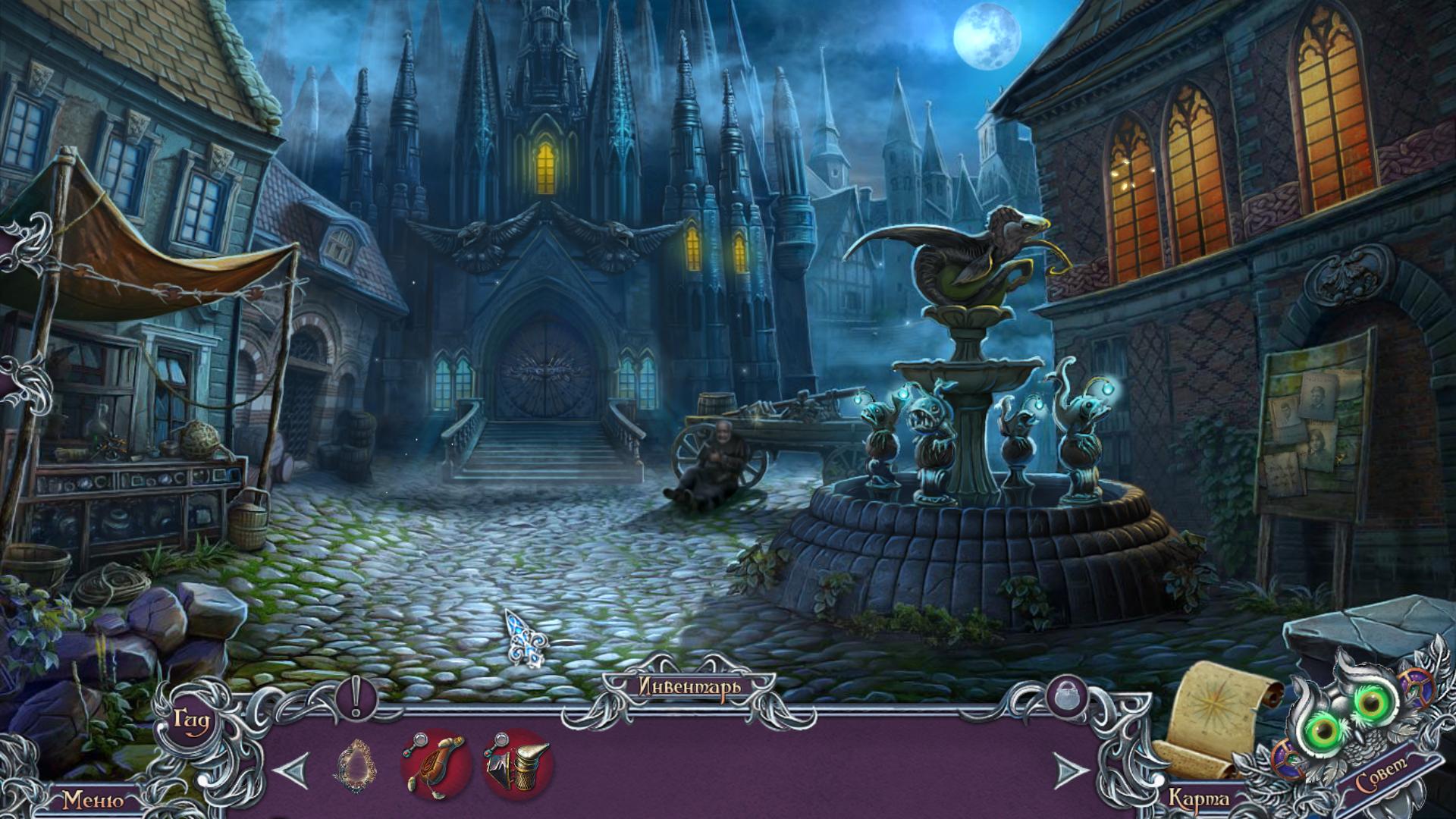Select the bee smoker inventory item
The height and width of the screenshot is (819, 1456).
coord(519,765)
